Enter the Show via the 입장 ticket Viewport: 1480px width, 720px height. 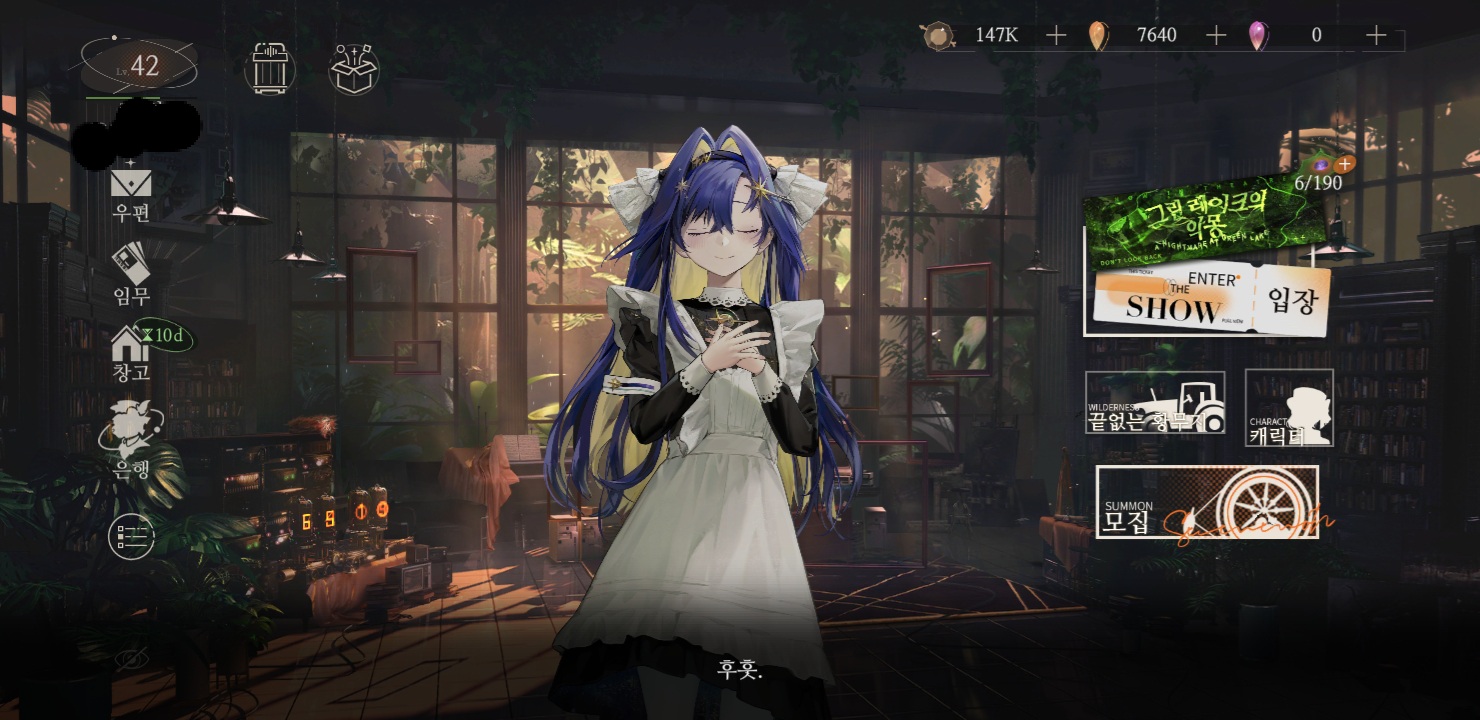tap(1212, 300)
